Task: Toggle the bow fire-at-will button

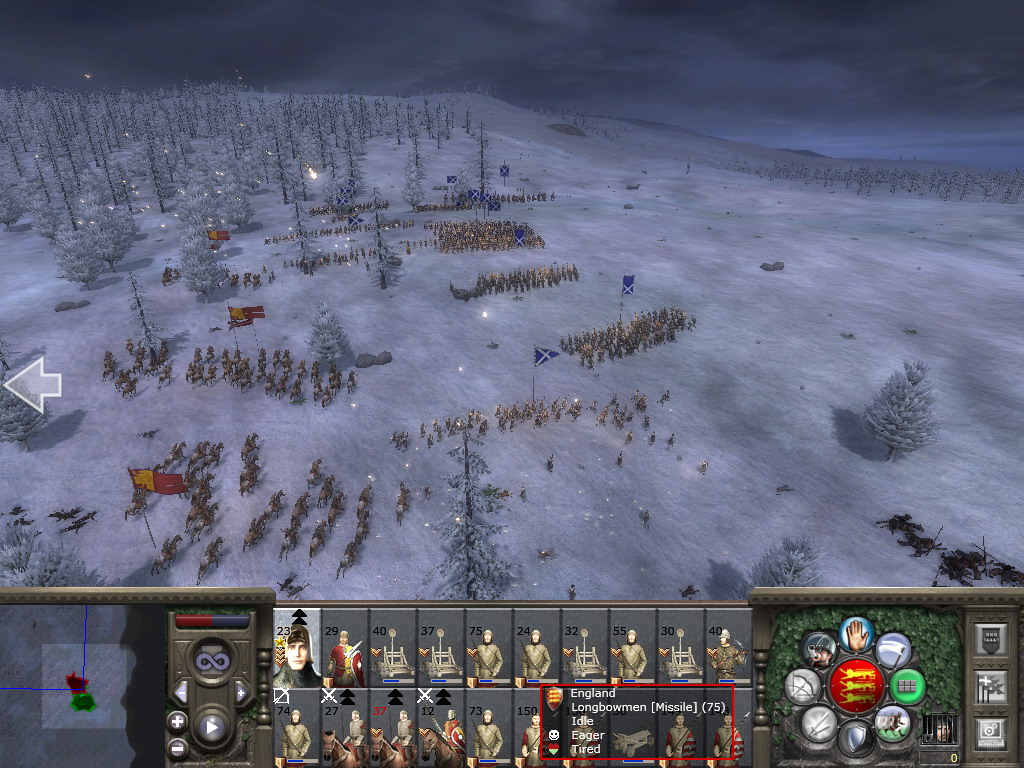Action: click(x=805, y=687)
